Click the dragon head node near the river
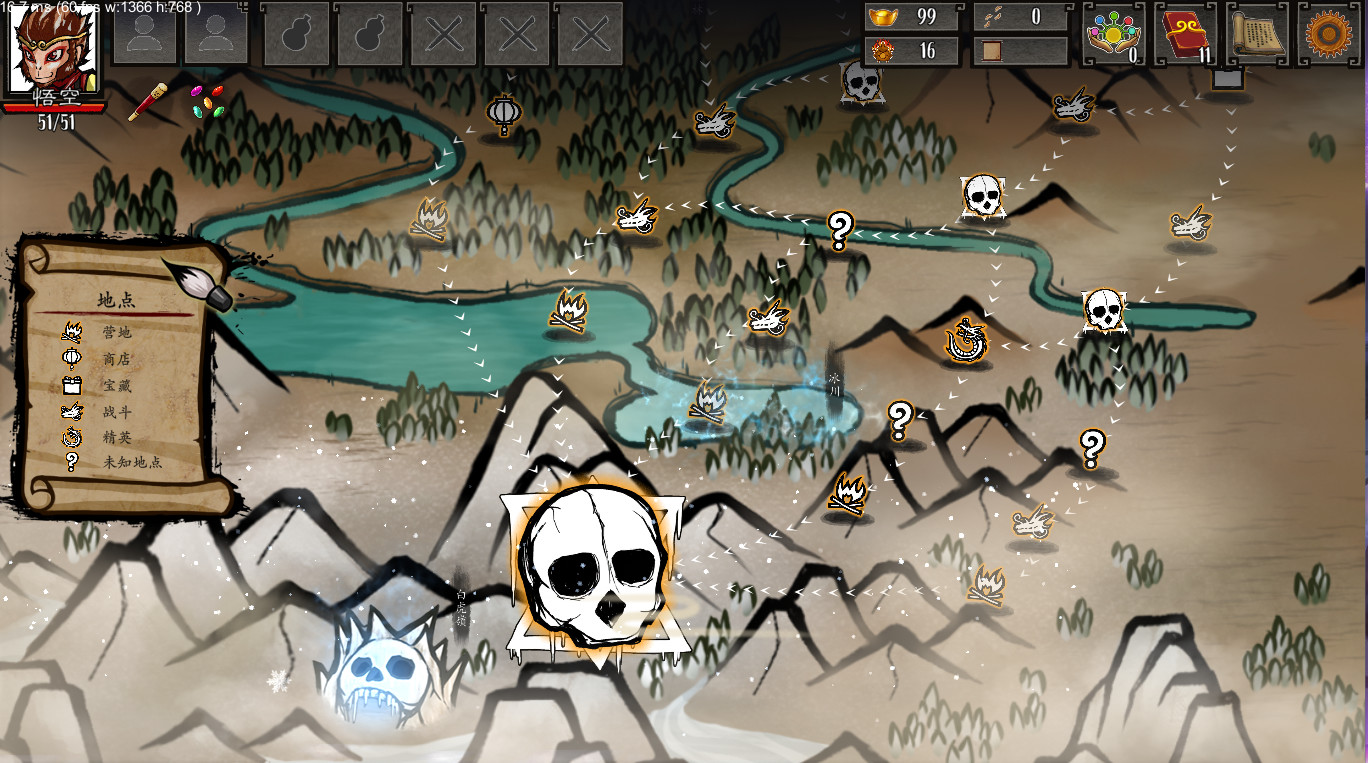The width and height of the screenshot is (1368, 763). 714,124
